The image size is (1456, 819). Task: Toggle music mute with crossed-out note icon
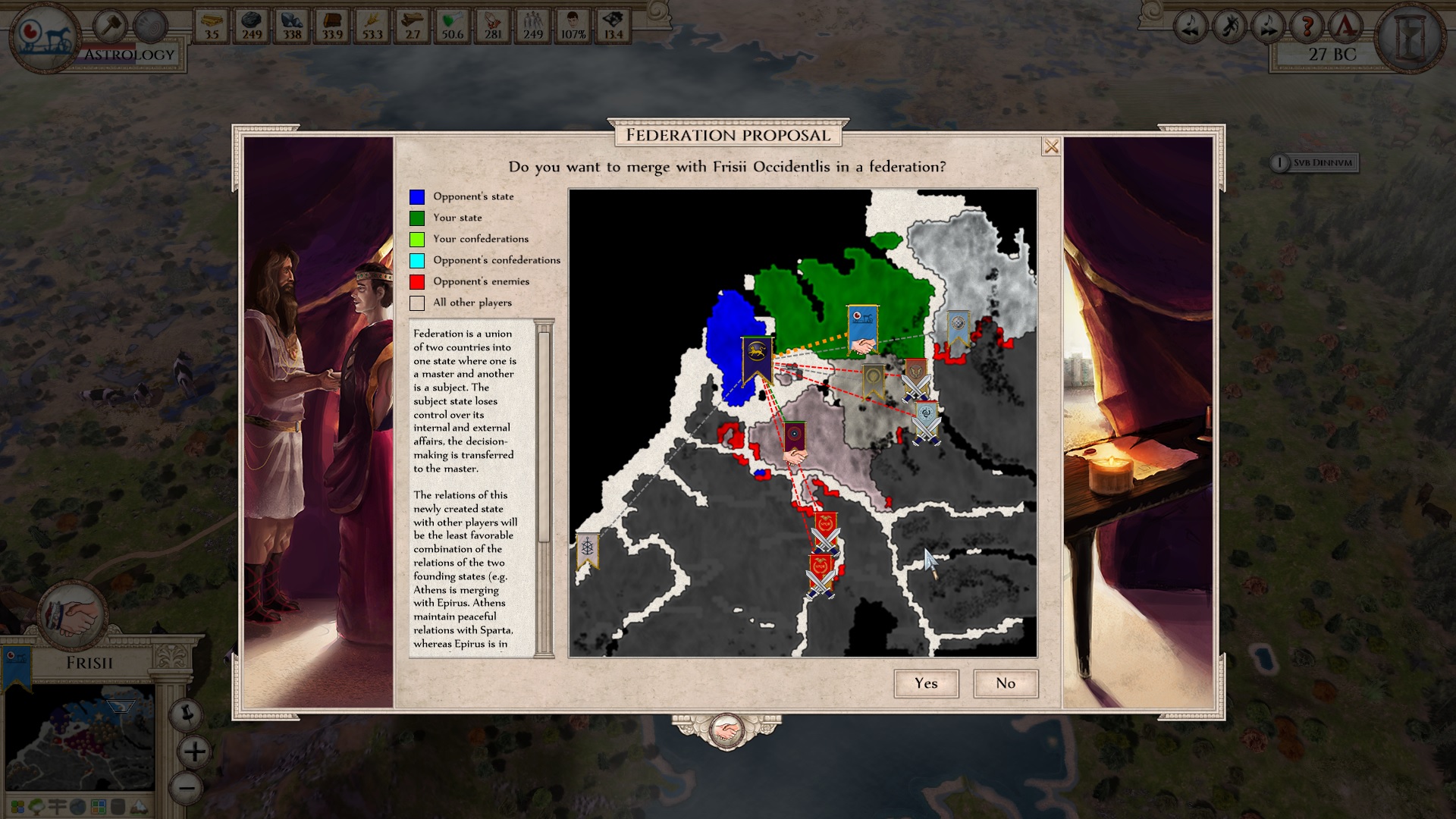pos(1229,27)
